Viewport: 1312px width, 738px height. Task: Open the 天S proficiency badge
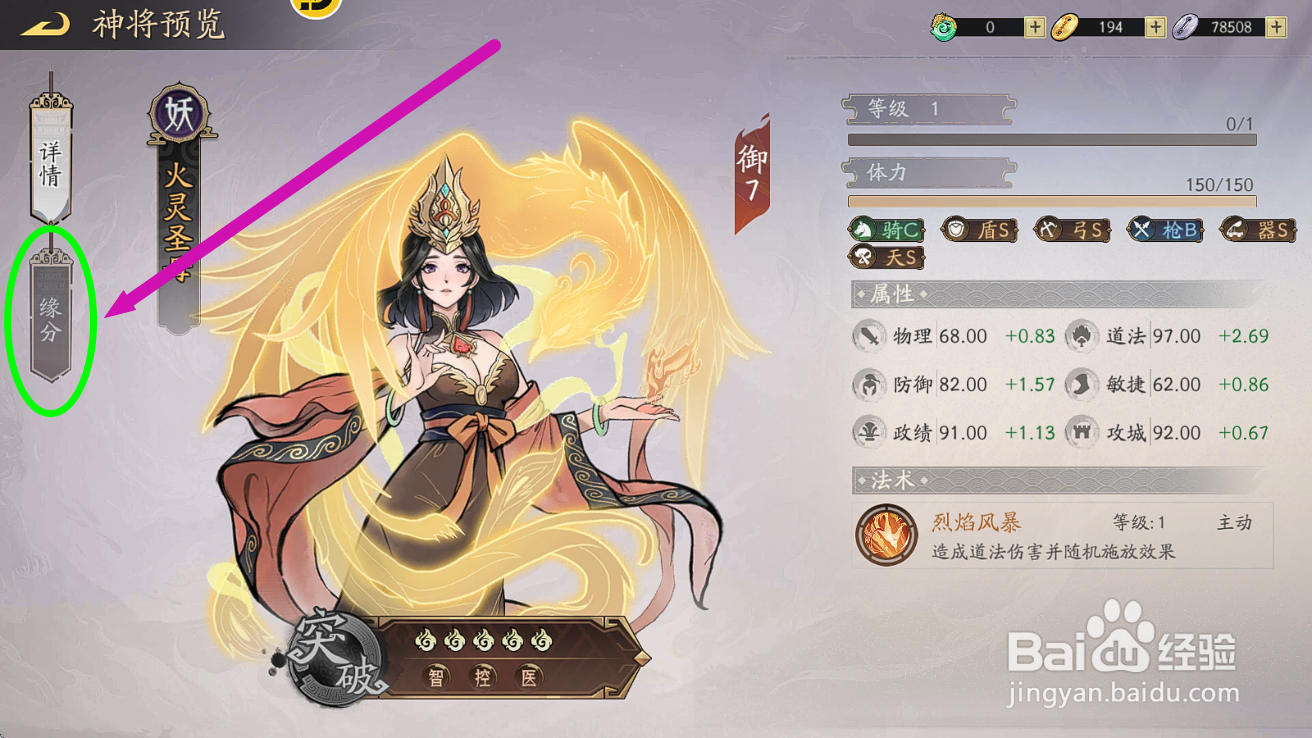pyautogui.click(x=884, y=256)
